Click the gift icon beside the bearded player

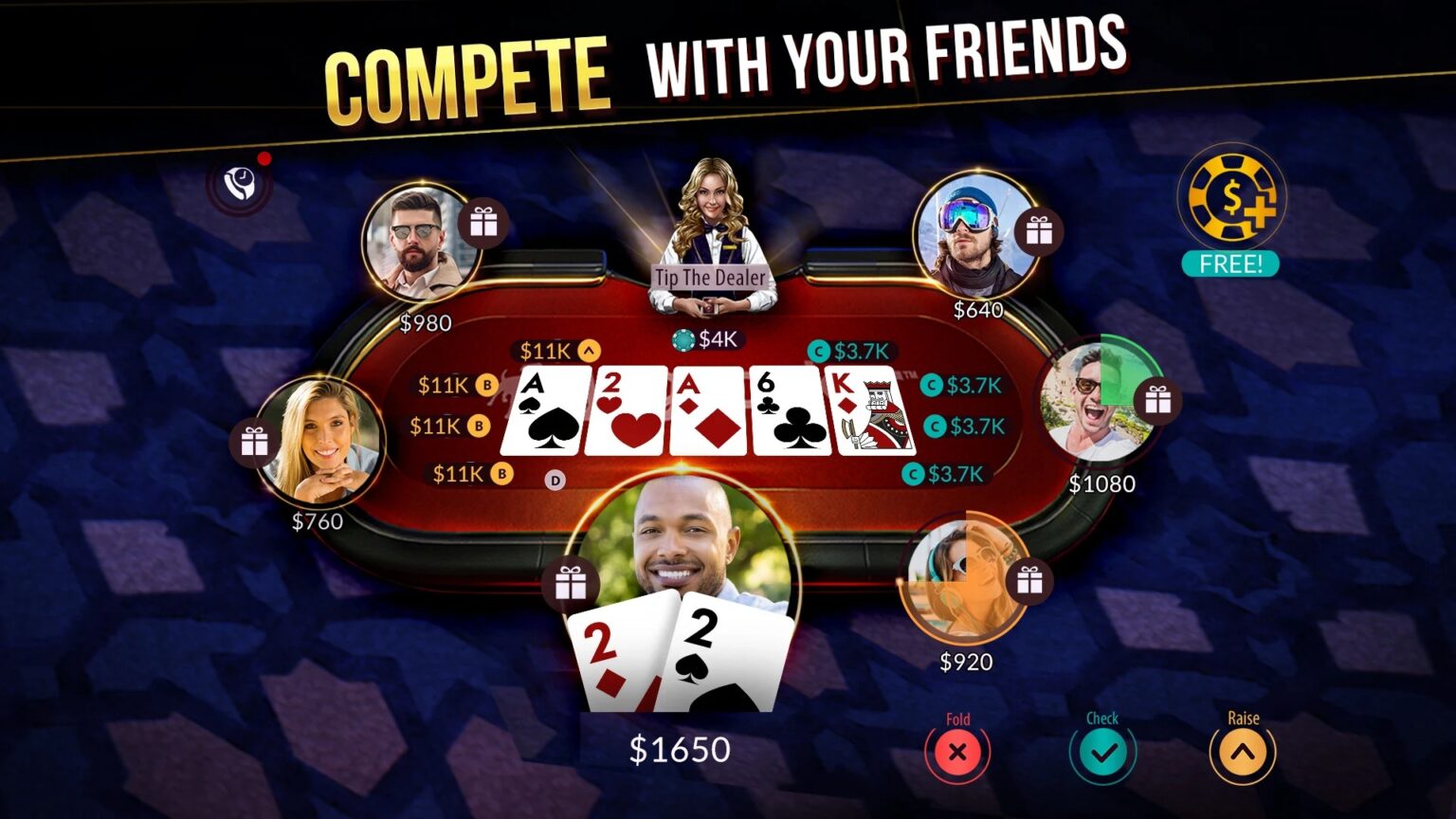point(484,224)
